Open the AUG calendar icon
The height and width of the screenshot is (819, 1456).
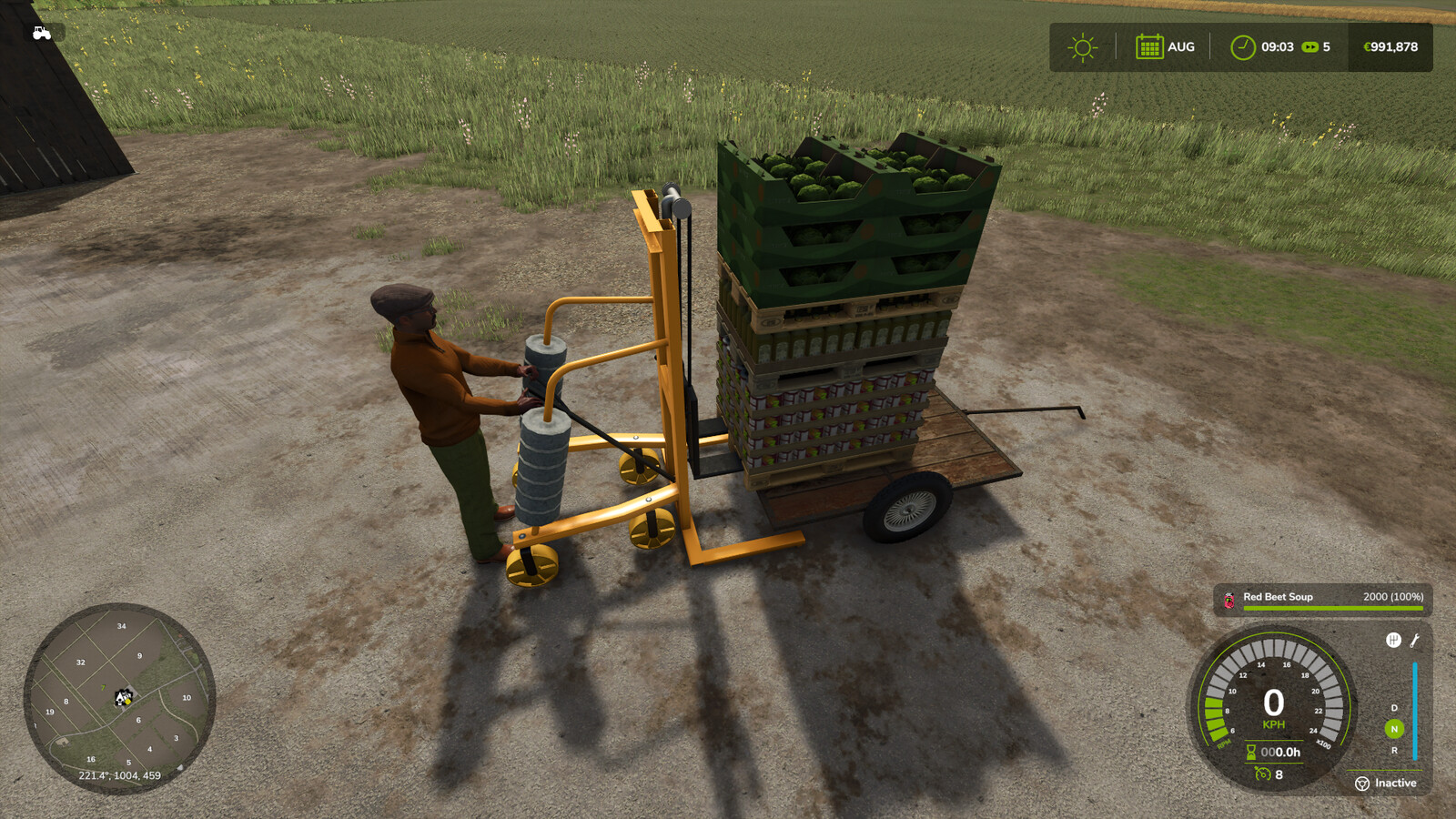click(x=1148, y=45)
